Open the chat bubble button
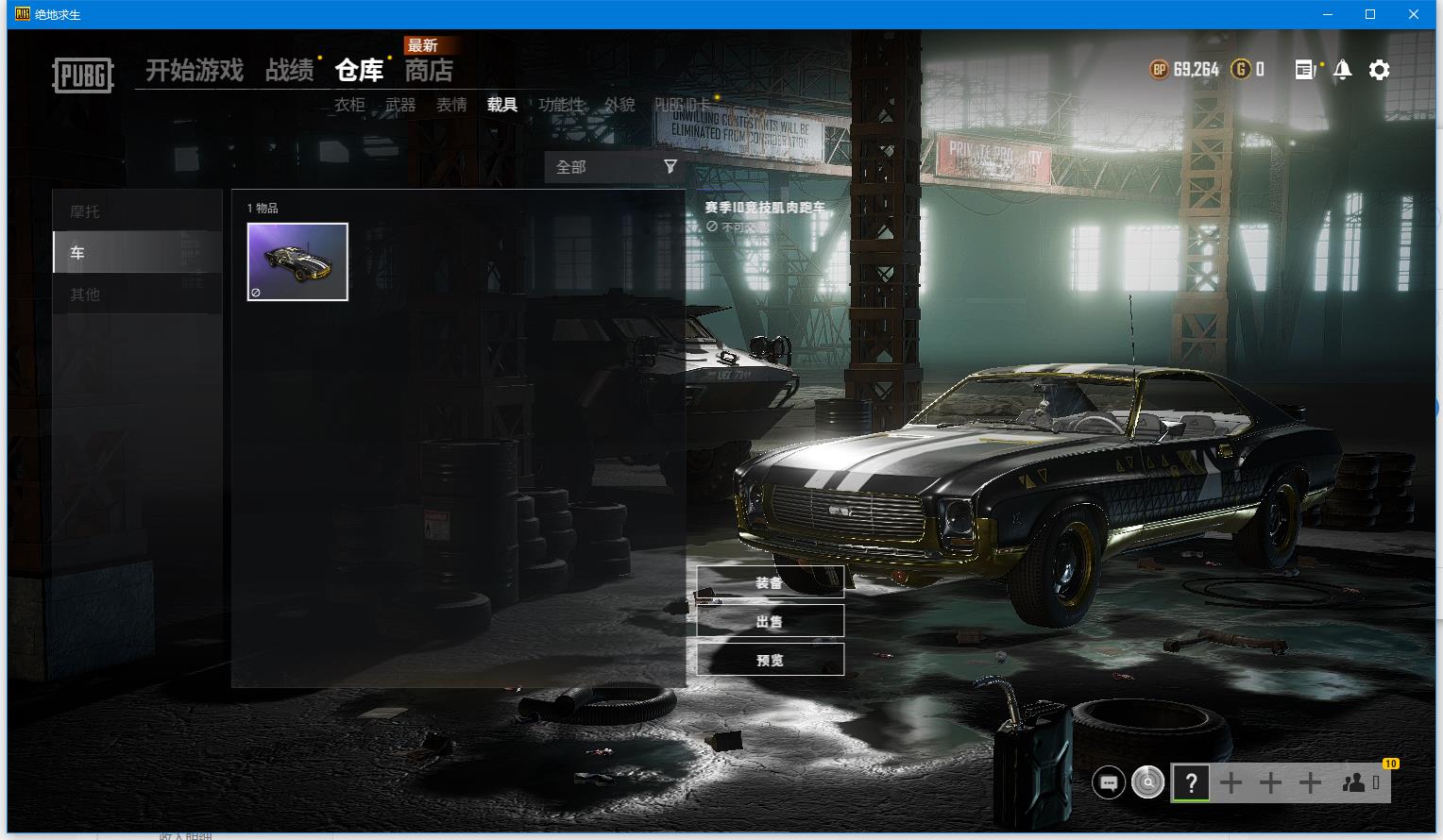This screenshot has width=1443, height=840. (x=1109, y=782)
